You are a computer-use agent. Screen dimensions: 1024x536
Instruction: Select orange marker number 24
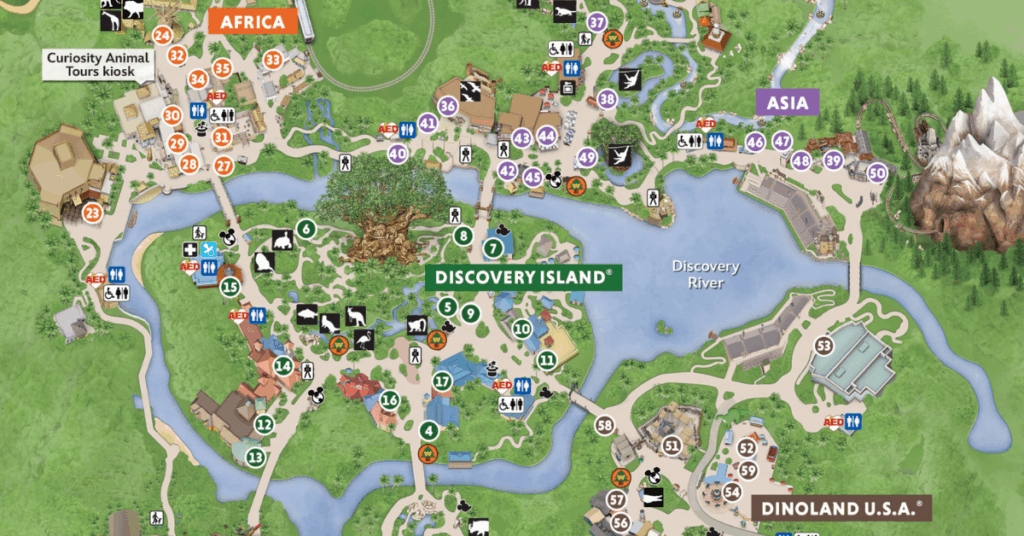click(x=164, y=35)
